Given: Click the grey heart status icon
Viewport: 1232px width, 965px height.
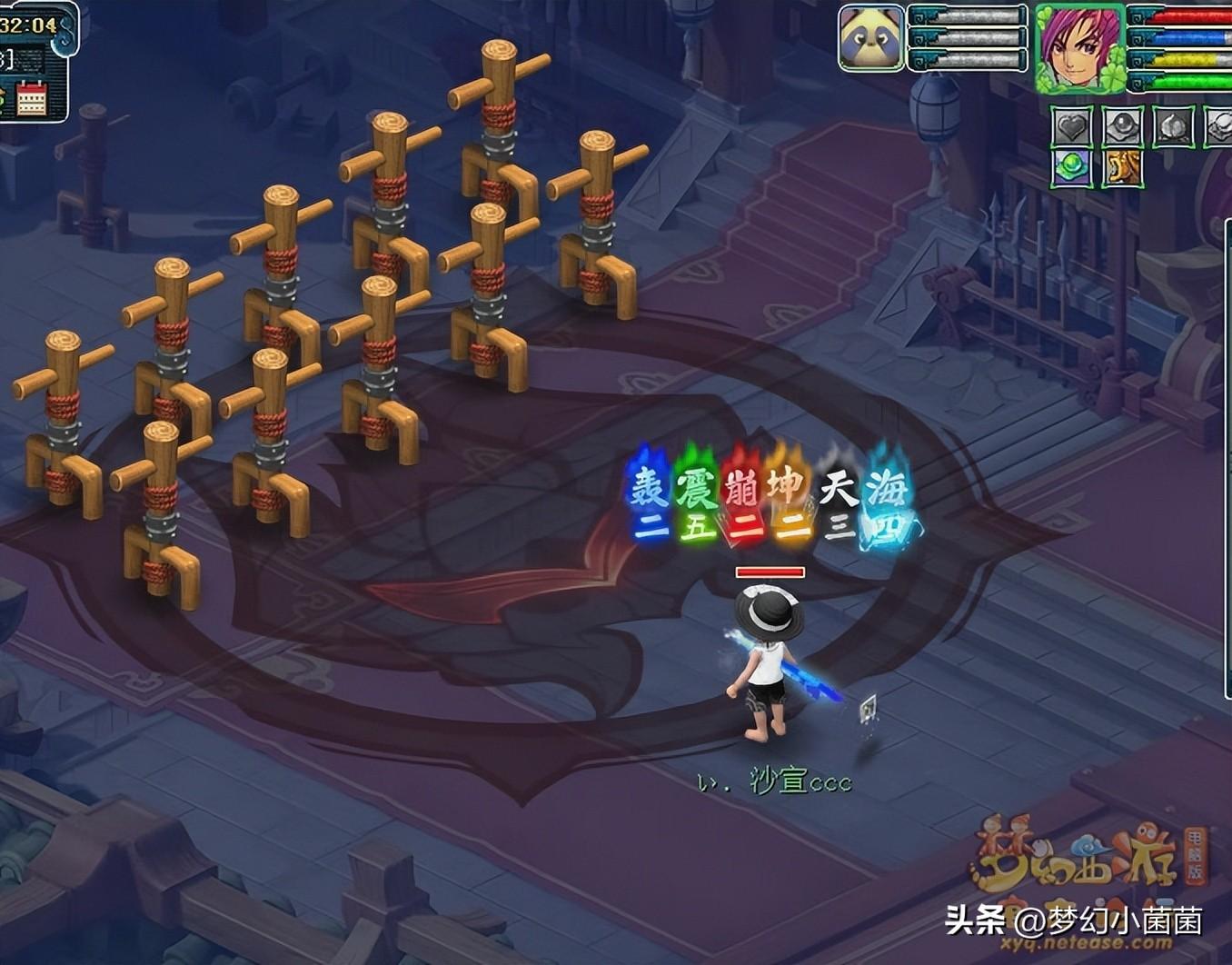Looking at the screenshot, I should coord(1072,127).
